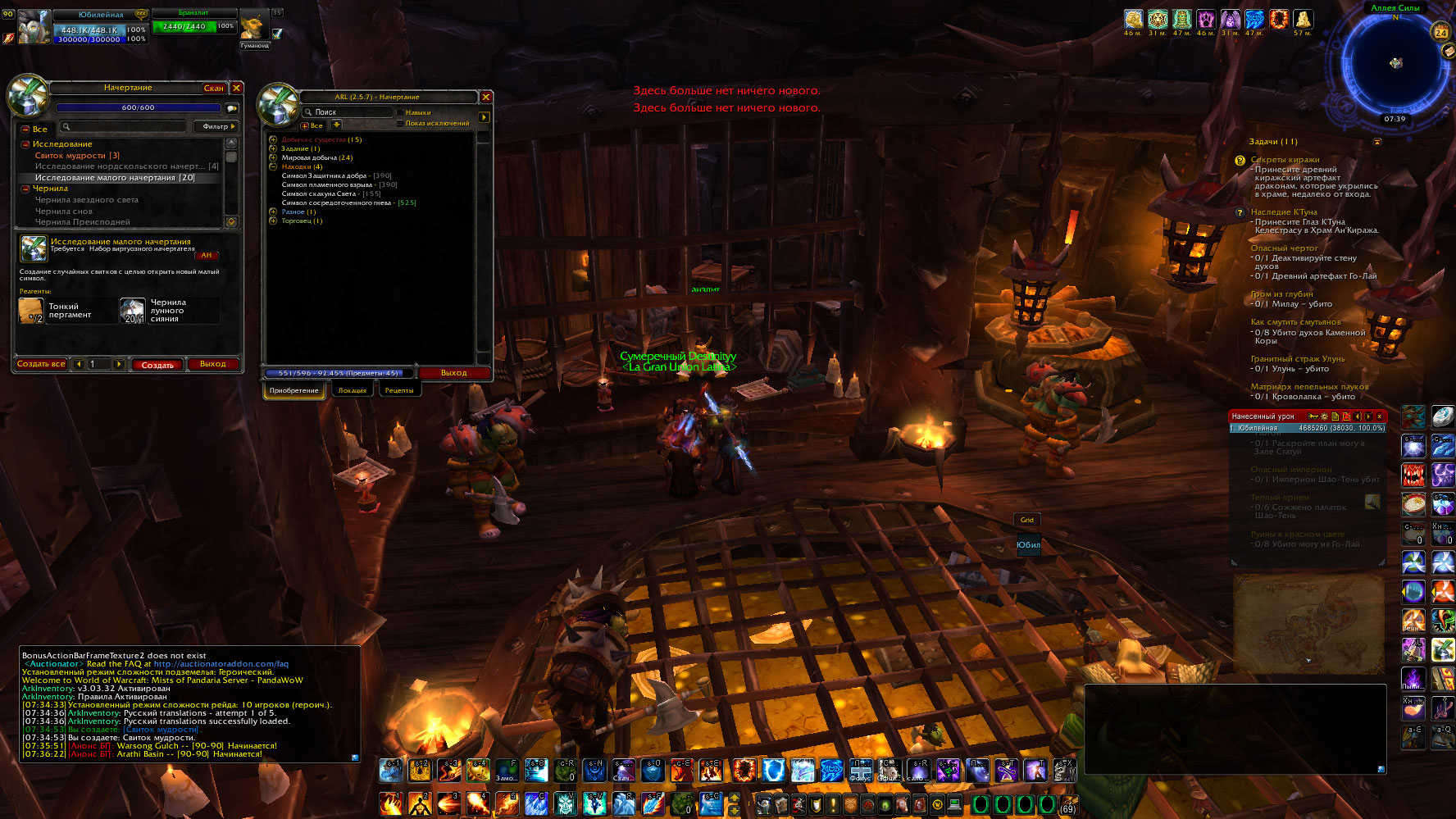Increase the craft quantity by one

119,364
